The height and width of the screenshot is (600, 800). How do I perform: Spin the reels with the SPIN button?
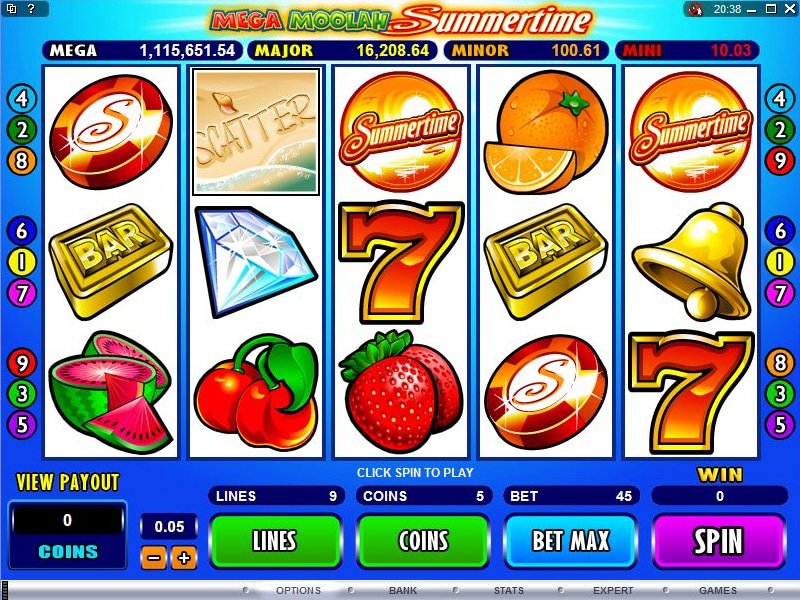[x=718, y=541]
